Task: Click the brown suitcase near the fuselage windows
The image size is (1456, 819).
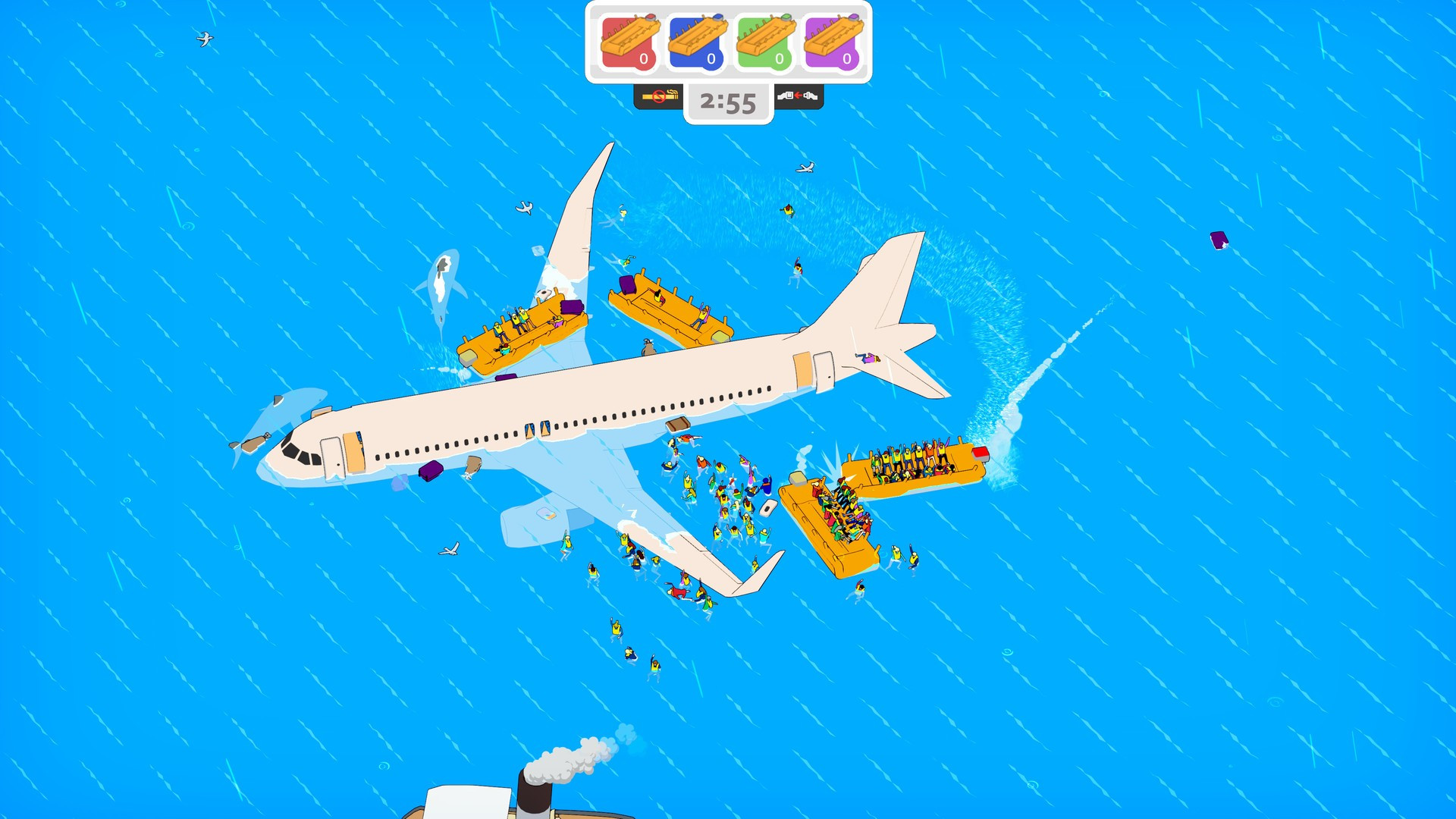Action: [x=473, y=465]
